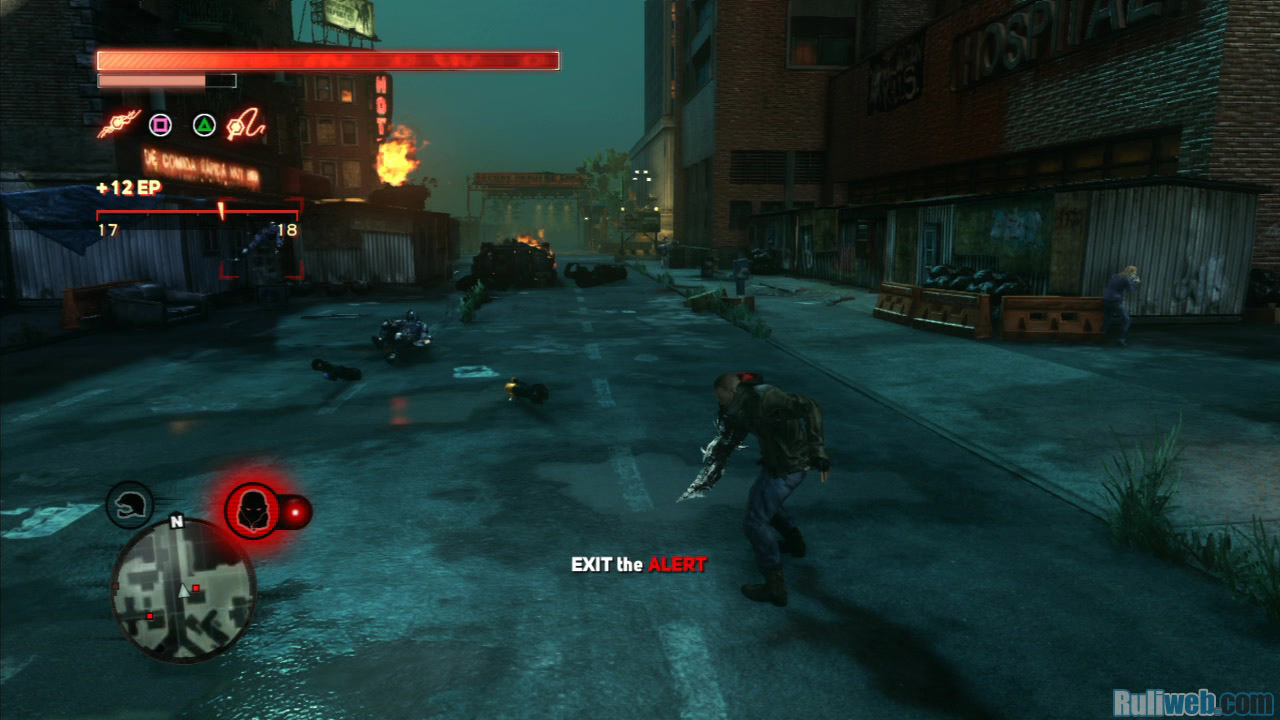Image resolution: width=1280 pixels, height=720 pixels.
Task: Select the tendril power icon beside the square glyph
Action: point(118,126)
